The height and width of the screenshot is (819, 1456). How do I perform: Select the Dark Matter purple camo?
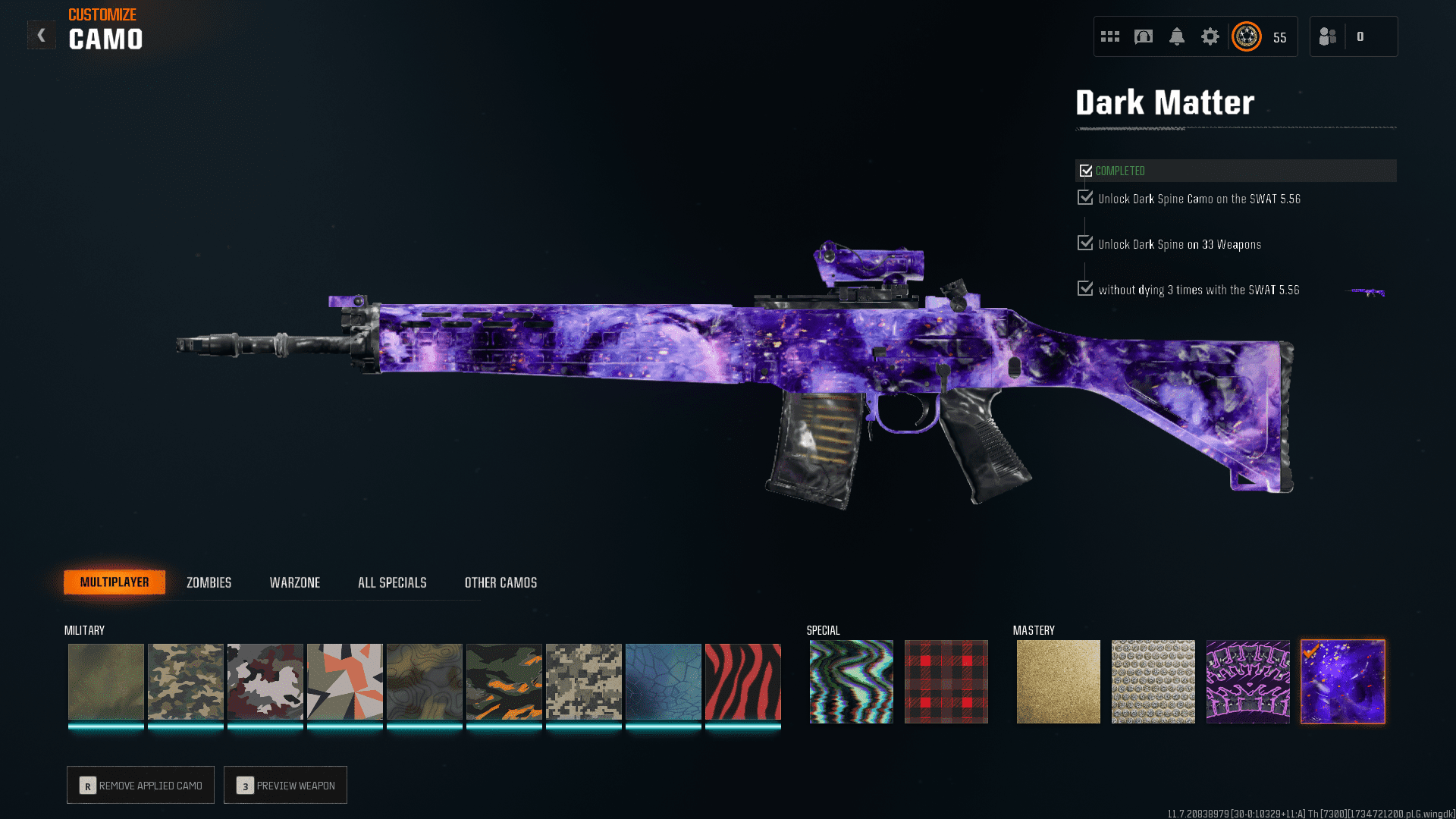[x=1342, y=681]
